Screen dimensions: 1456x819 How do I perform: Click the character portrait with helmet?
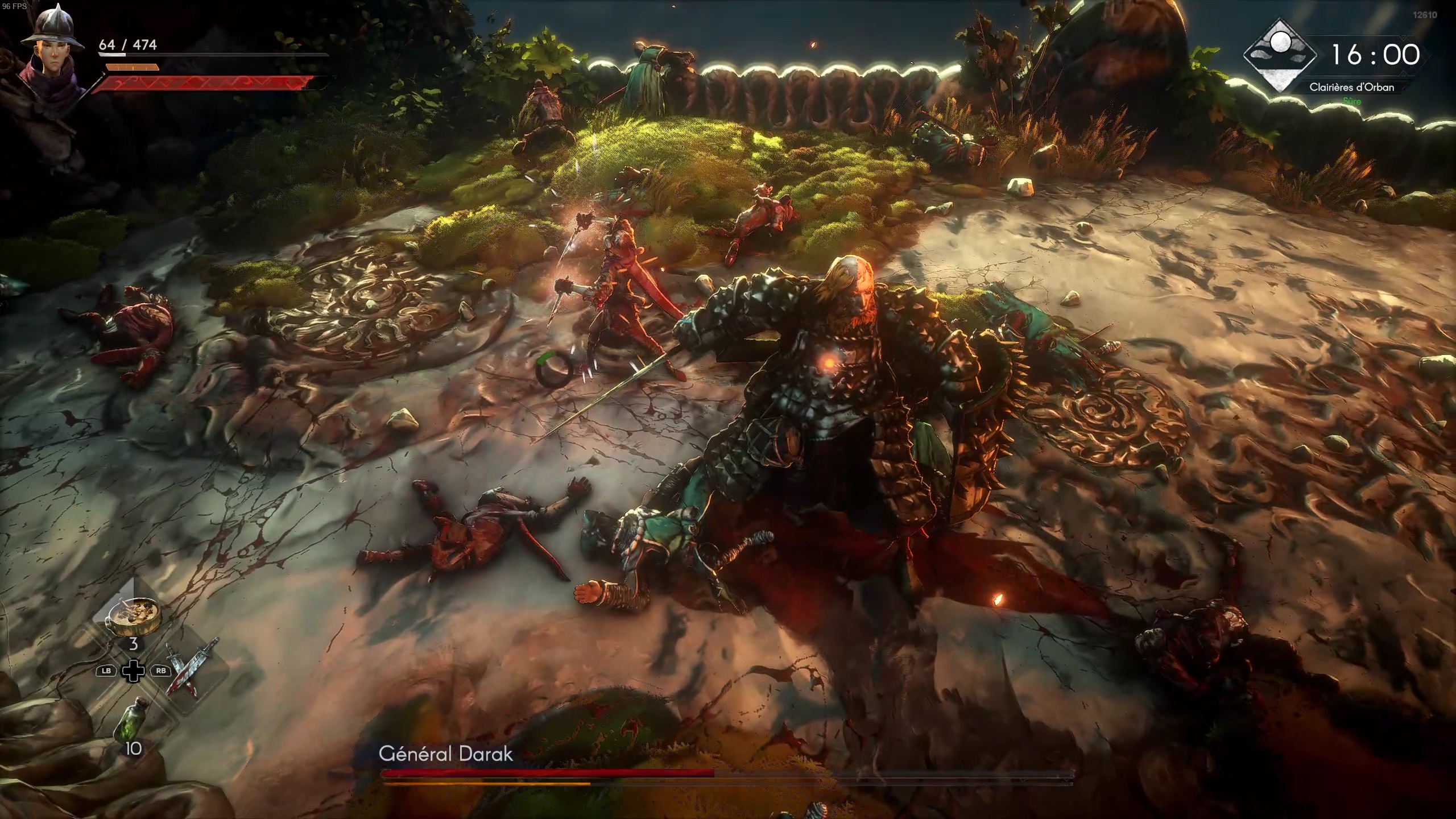pyautogui.click(x=51, y=54)
